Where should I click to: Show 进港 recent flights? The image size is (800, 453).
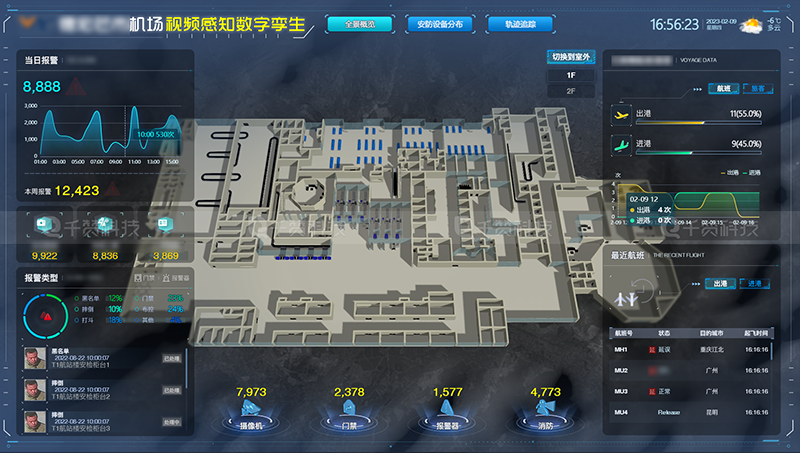pos(754,284)
